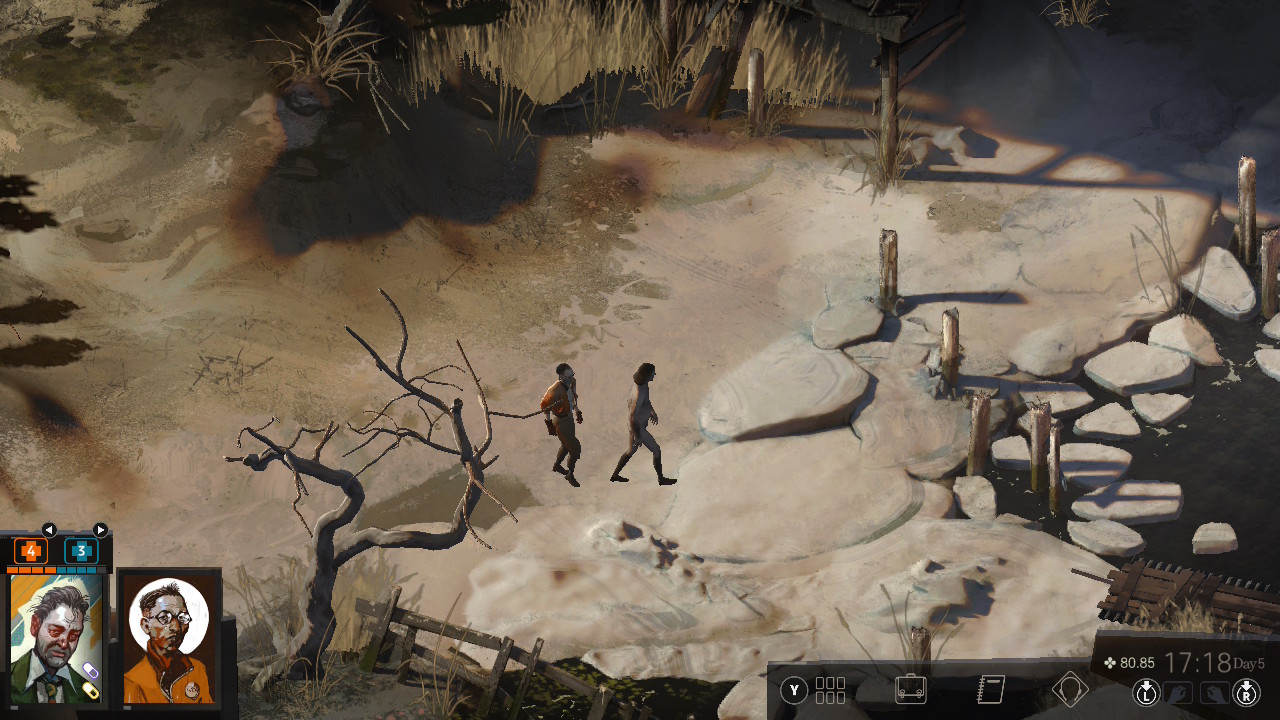Select the hand slot beside the R glyph
This screenshot has height=720, width=1280.
click(1213, 691)
